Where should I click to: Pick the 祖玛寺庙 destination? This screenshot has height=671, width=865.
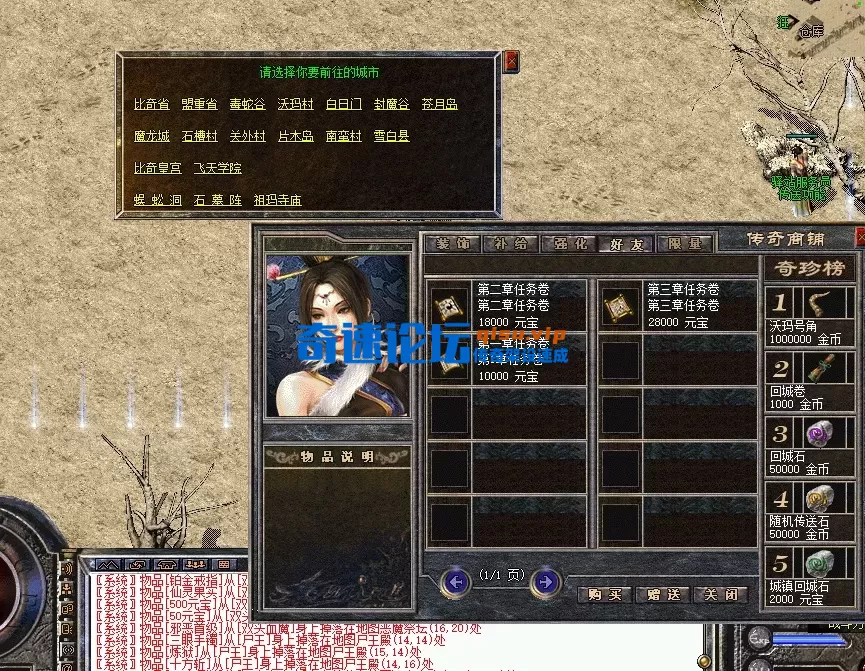click(x=277, y=200)
